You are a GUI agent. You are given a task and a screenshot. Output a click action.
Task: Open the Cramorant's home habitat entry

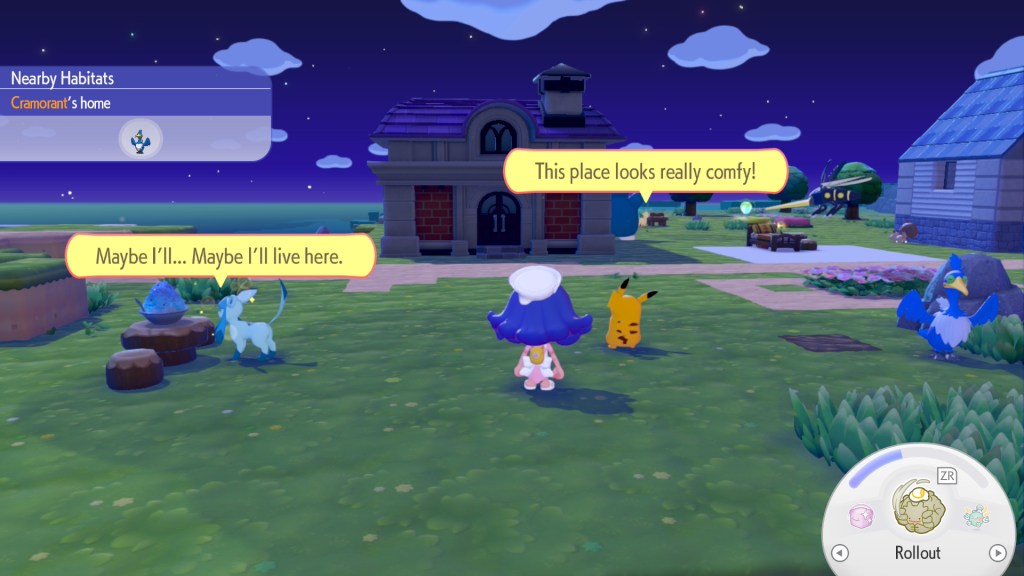tap(61, 102)
